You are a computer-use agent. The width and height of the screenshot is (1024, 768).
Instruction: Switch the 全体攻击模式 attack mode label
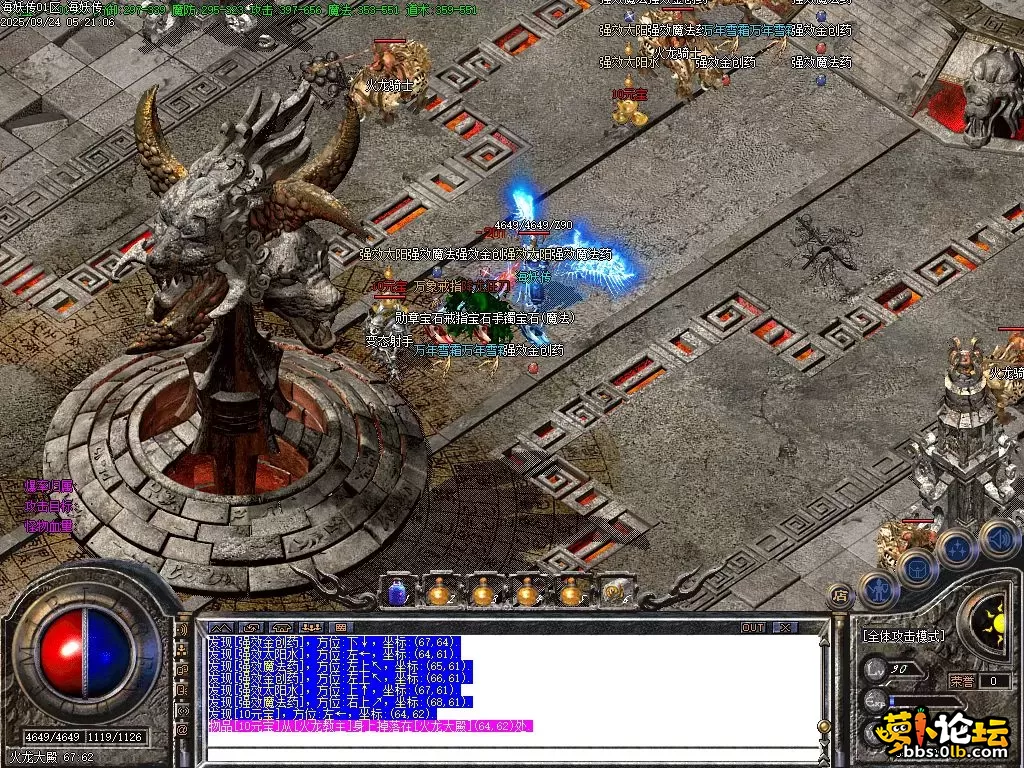pyautogui.click(x=903, y=635)
